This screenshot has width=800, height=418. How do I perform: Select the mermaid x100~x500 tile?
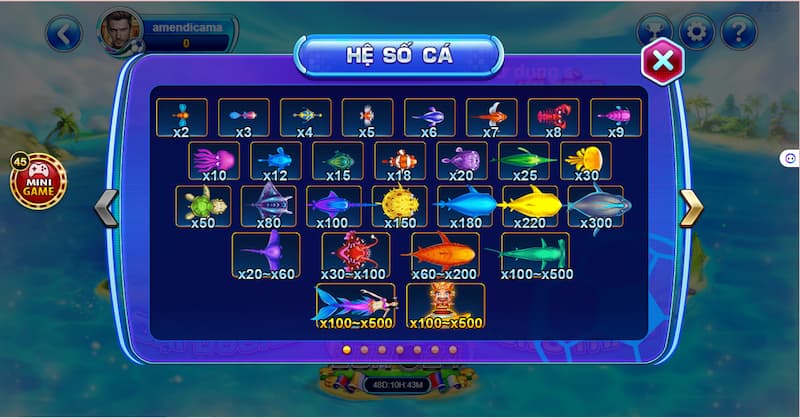354,306
